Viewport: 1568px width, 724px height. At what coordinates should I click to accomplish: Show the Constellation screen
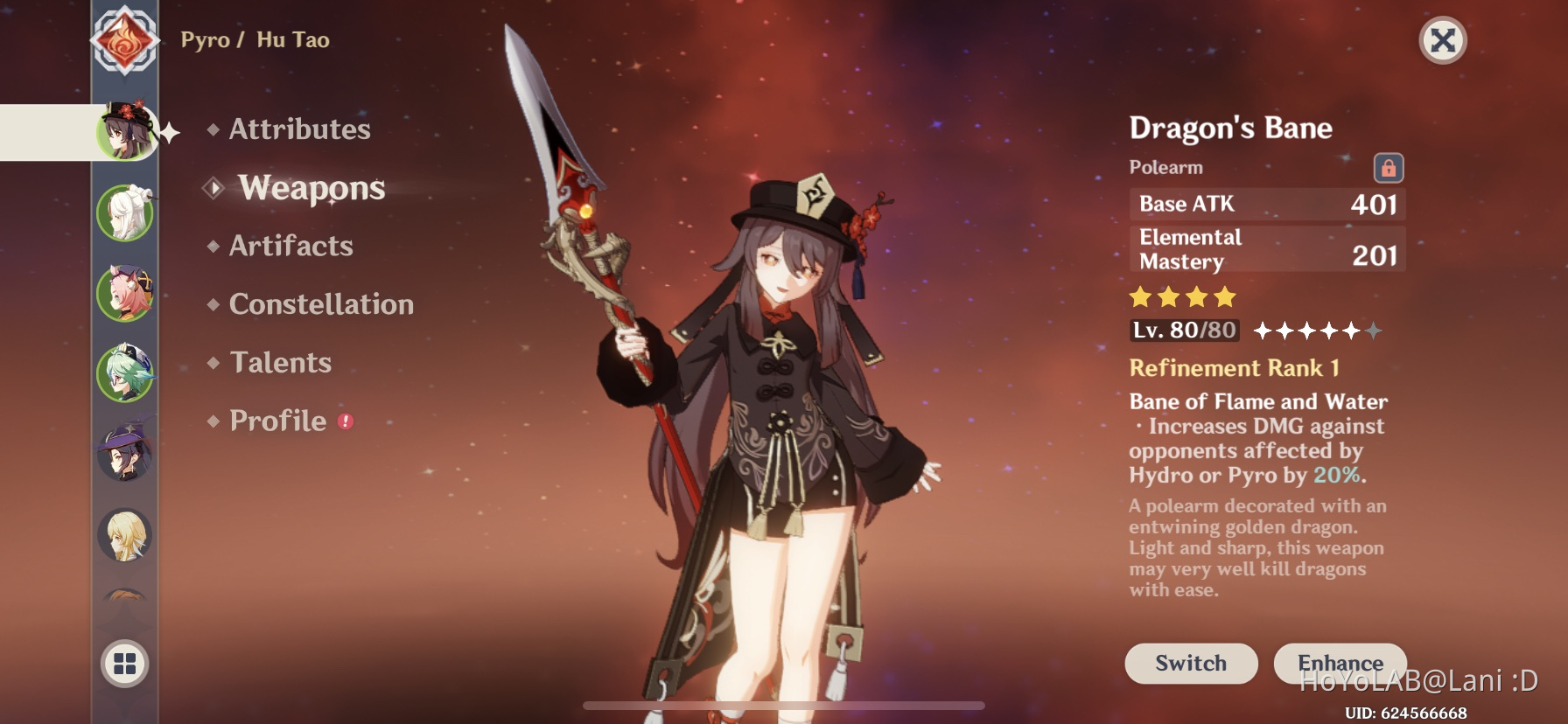(320, 304)
